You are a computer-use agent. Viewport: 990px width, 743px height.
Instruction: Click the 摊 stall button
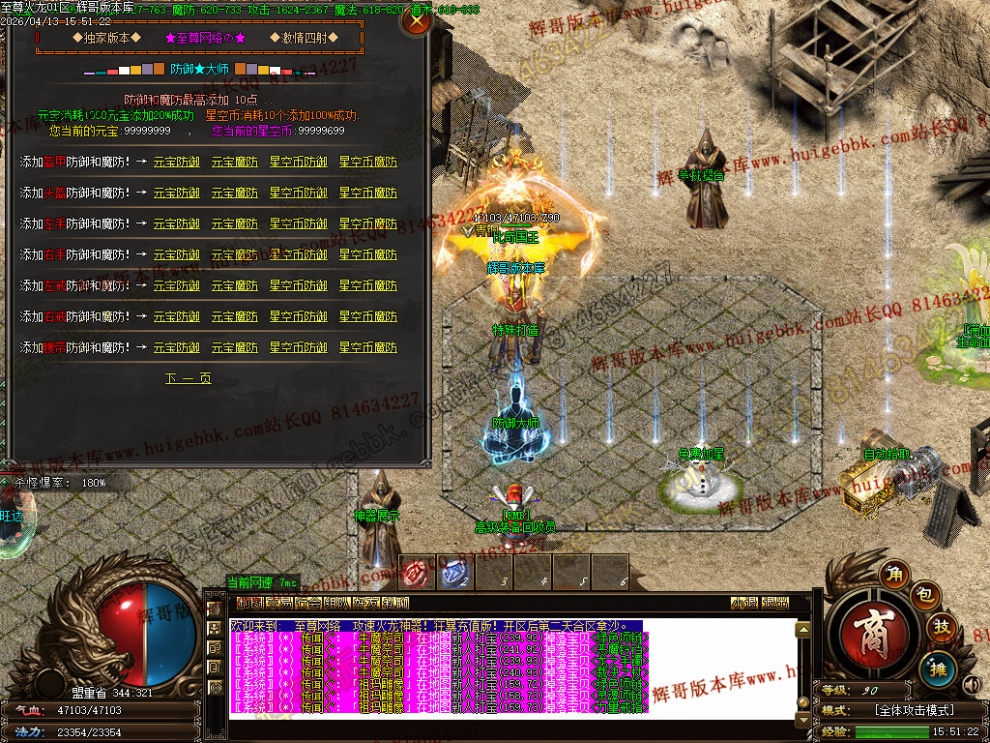937,667
